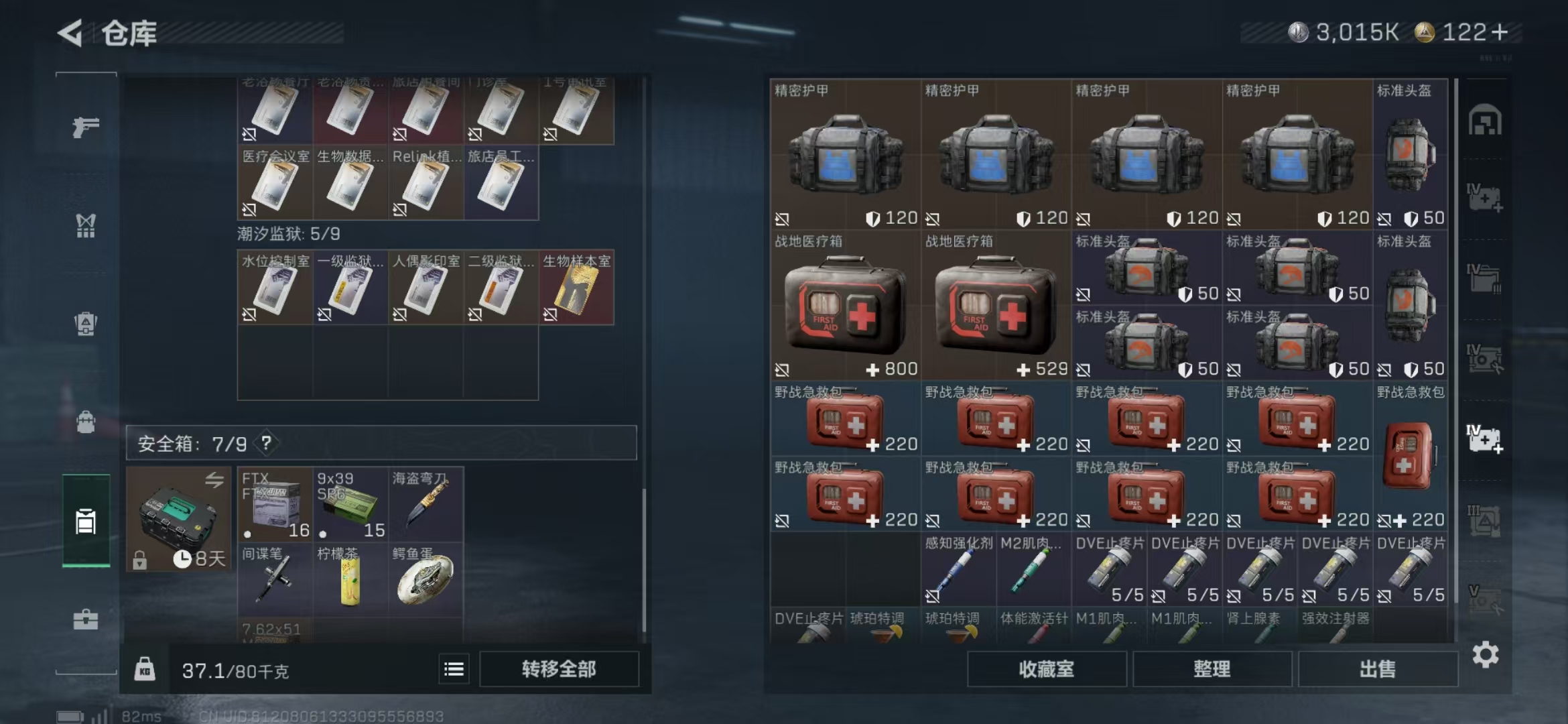
Task: Switch to the briefcase category tab
Action: click(x=86, y=619)
